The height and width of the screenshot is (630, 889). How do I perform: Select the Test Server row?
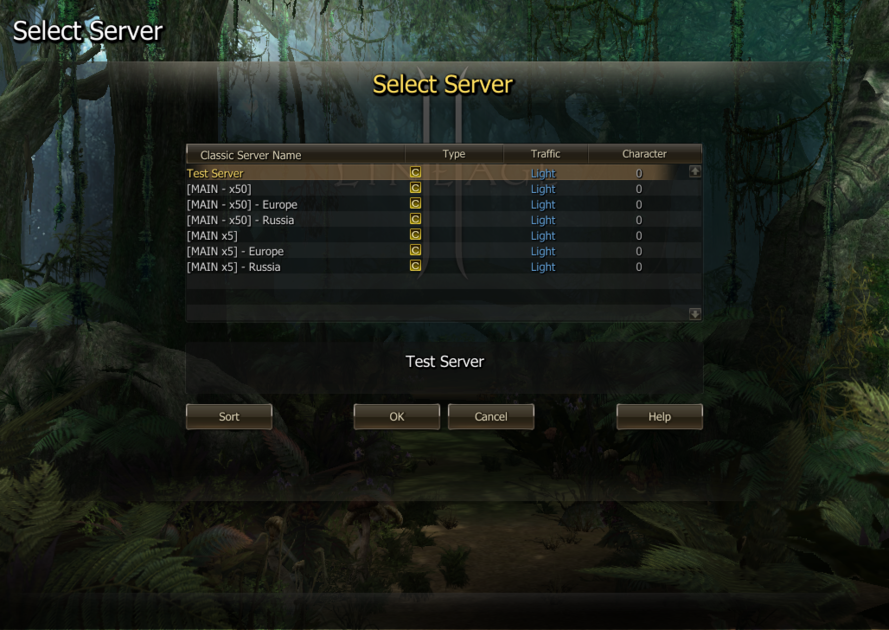tap(215, 173)
